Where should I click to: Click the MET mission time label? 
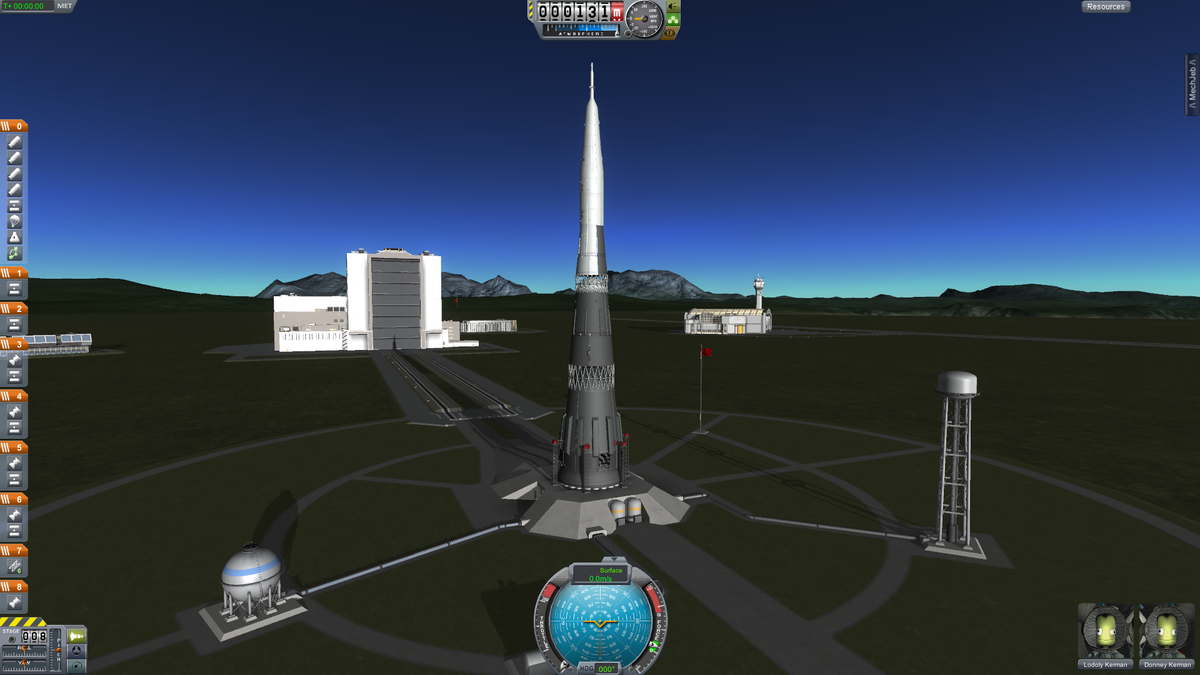pos(65,6)
